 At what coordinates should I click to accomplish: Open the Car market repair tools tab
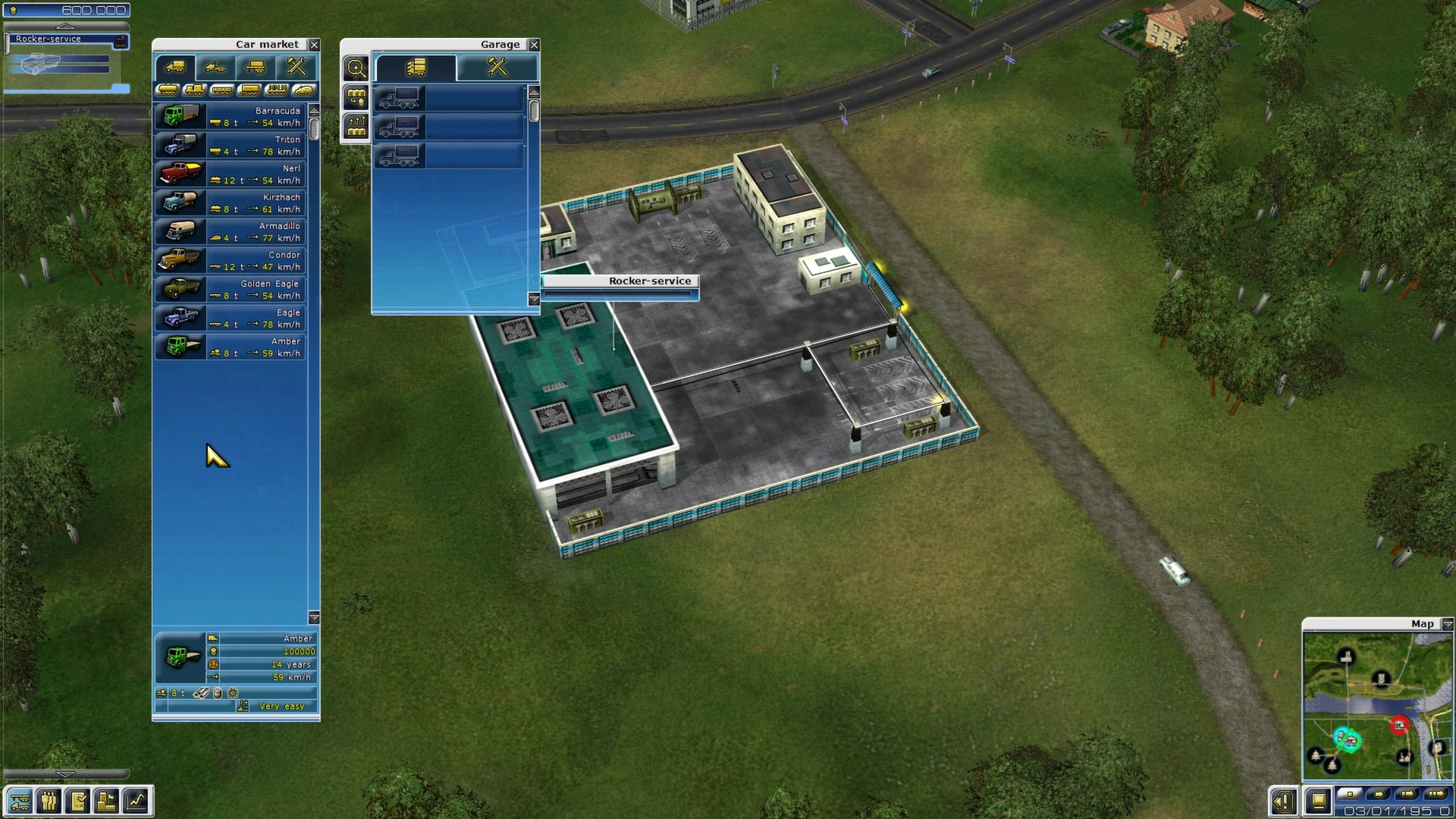coord(296,67)
